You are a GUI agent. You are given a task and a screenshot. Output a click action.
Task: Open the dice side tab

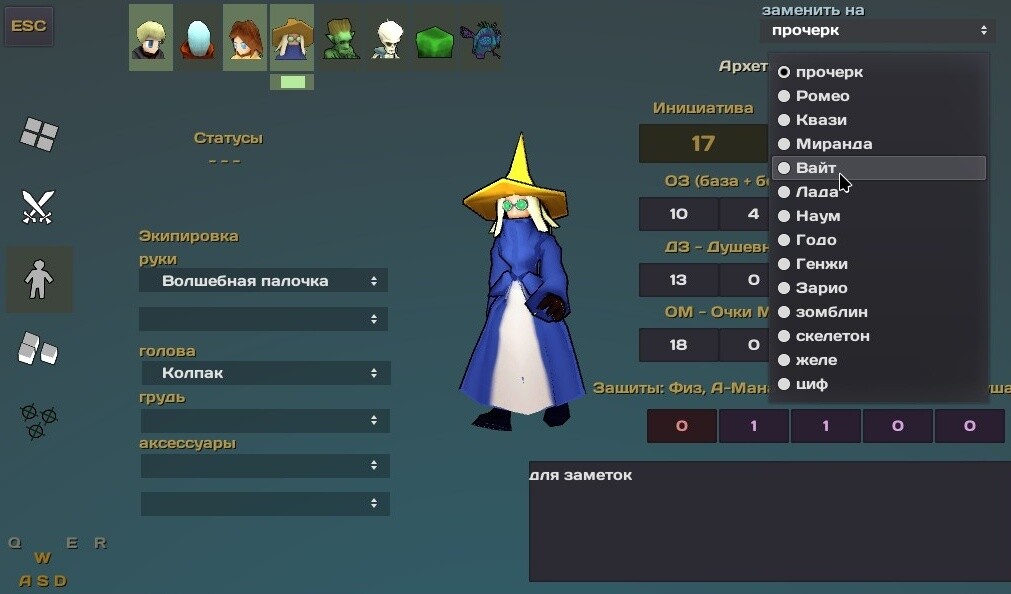tap(39, 349)
